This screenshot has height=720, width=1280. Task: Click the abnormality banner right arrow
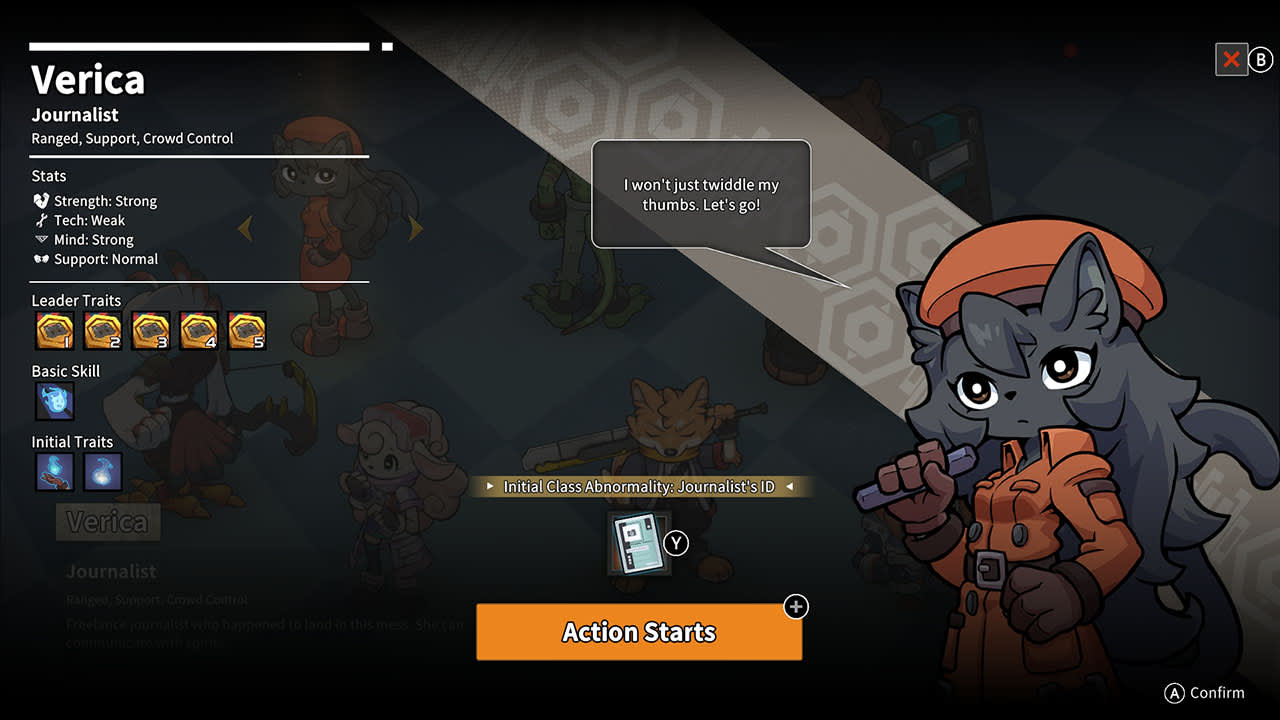790,486
